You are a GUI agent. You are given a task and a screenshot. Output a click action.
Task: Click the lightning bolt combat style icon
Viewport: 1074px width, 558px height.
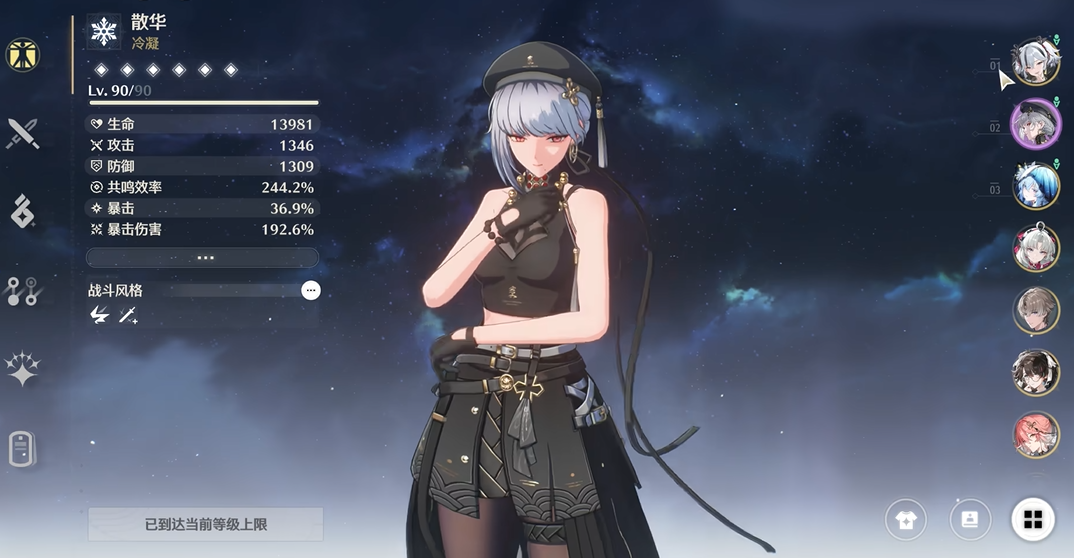[x=99, y=316]
